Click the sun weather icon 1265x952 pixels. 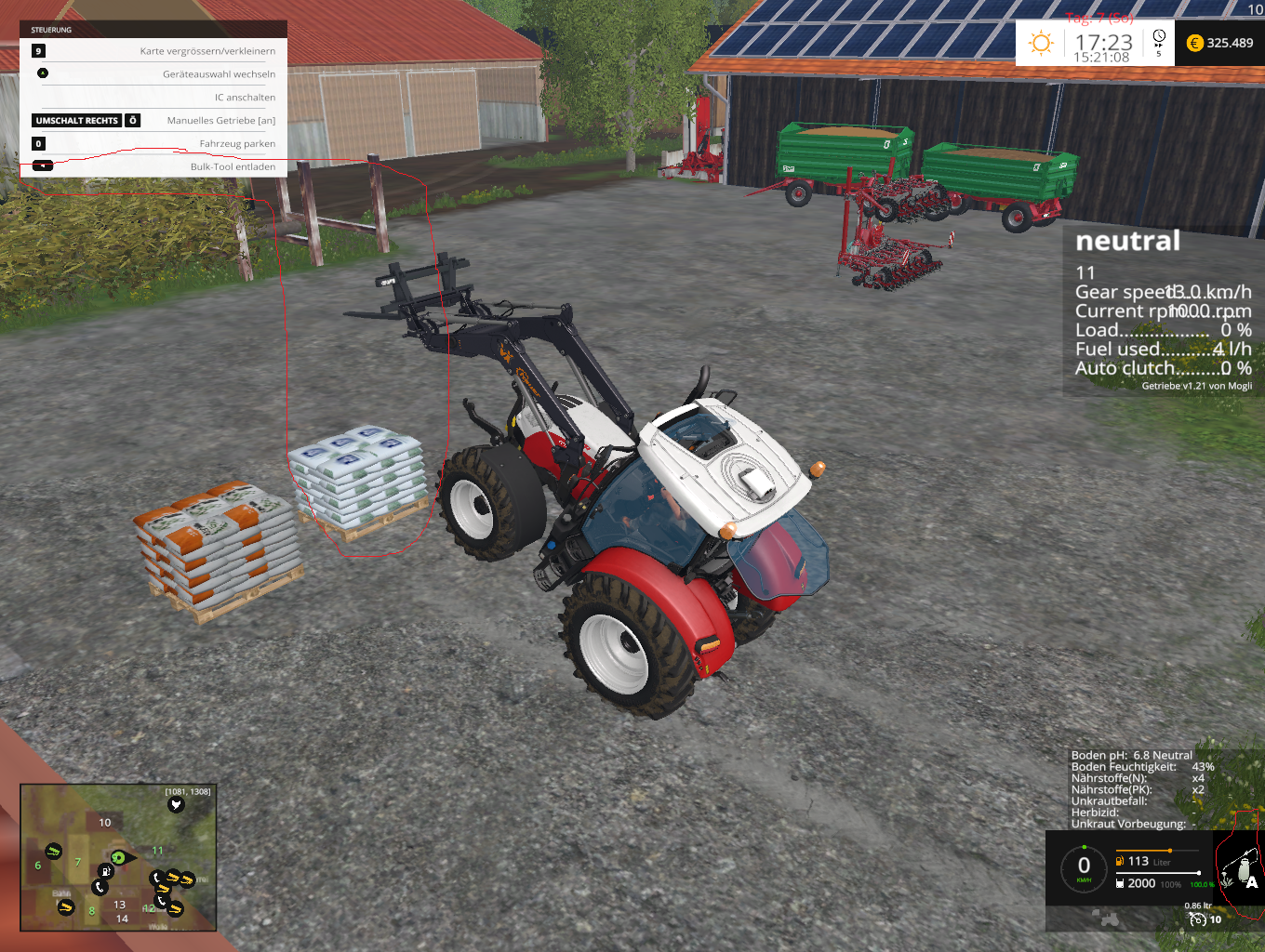point(1041,43)
